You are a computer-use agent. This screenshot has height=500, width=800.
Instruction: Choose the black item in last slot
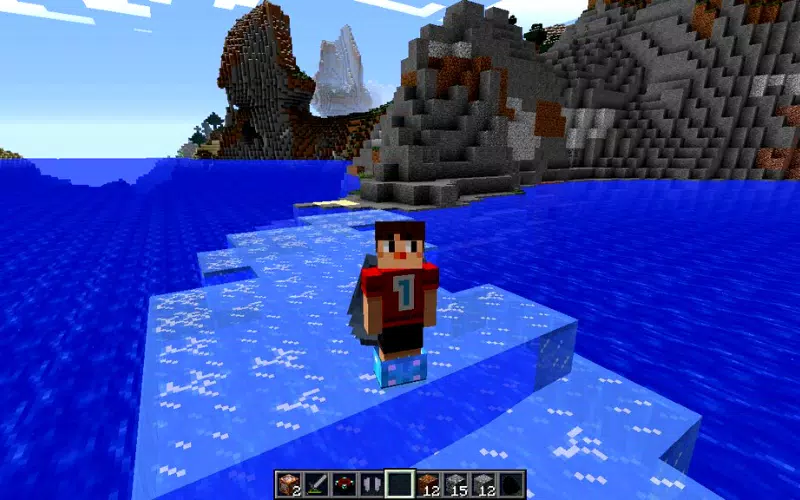(510, 484)
